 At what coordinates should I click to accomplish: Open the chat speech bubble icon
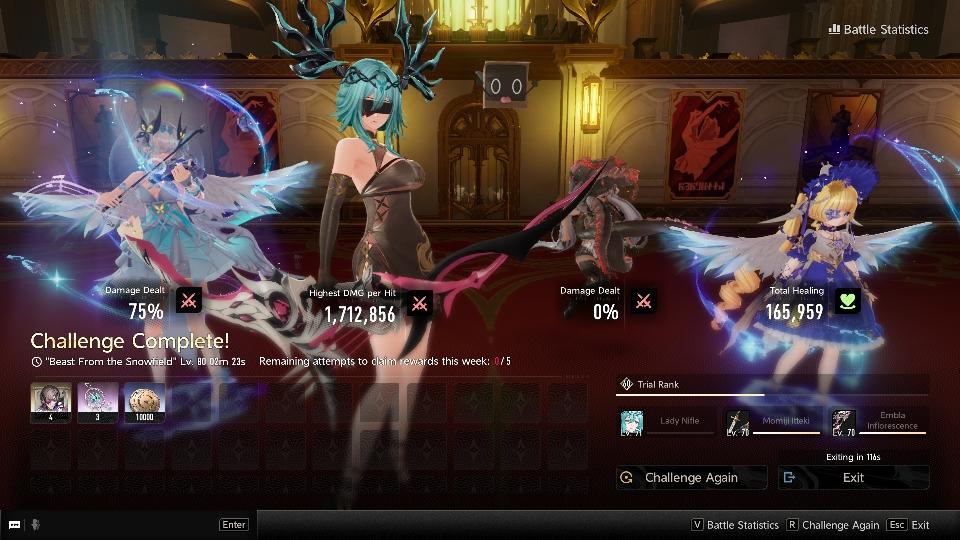(14, 525)
